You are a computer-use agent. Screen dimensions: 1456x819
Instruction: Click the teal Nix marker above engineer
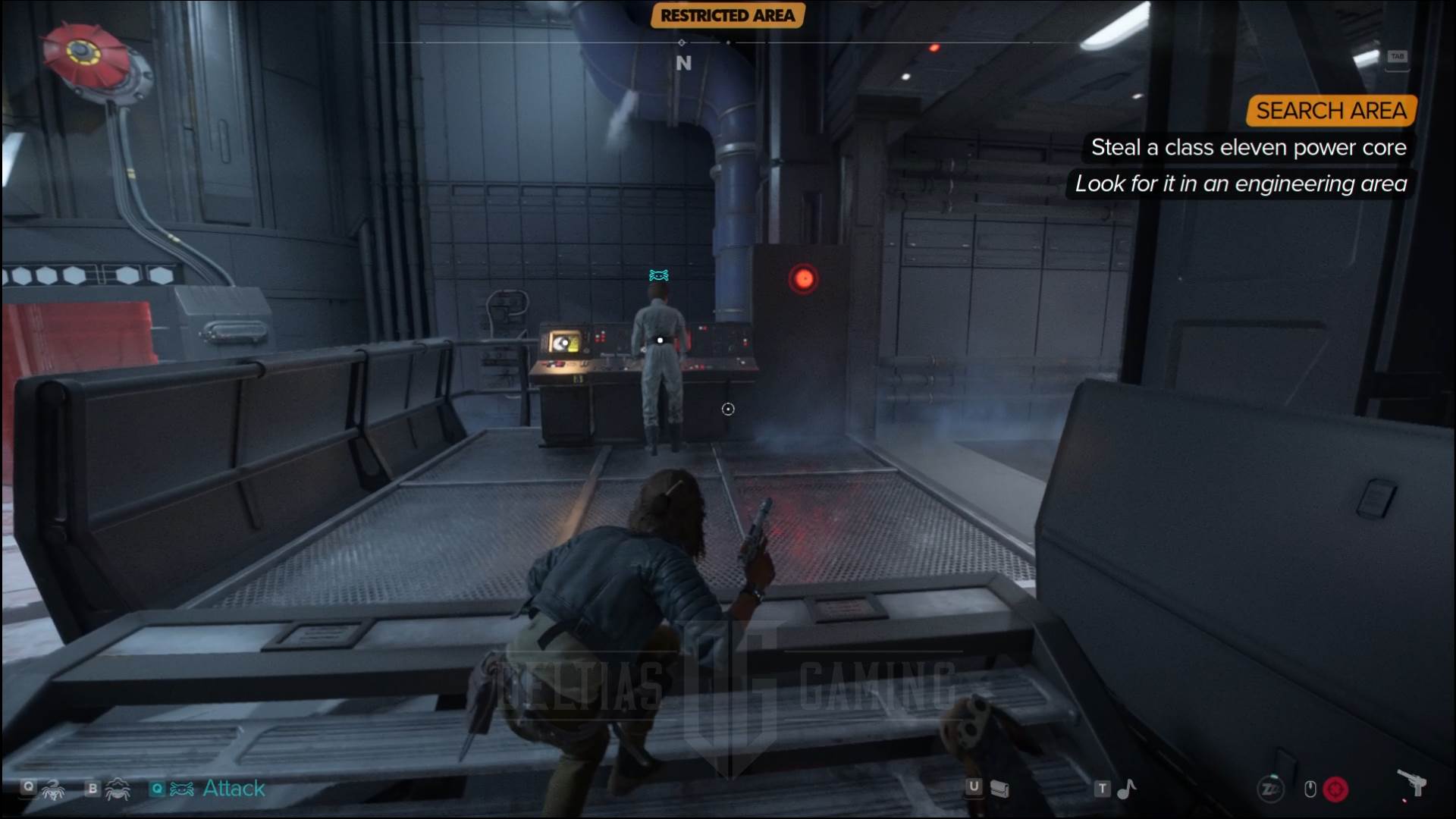(658, 275)
